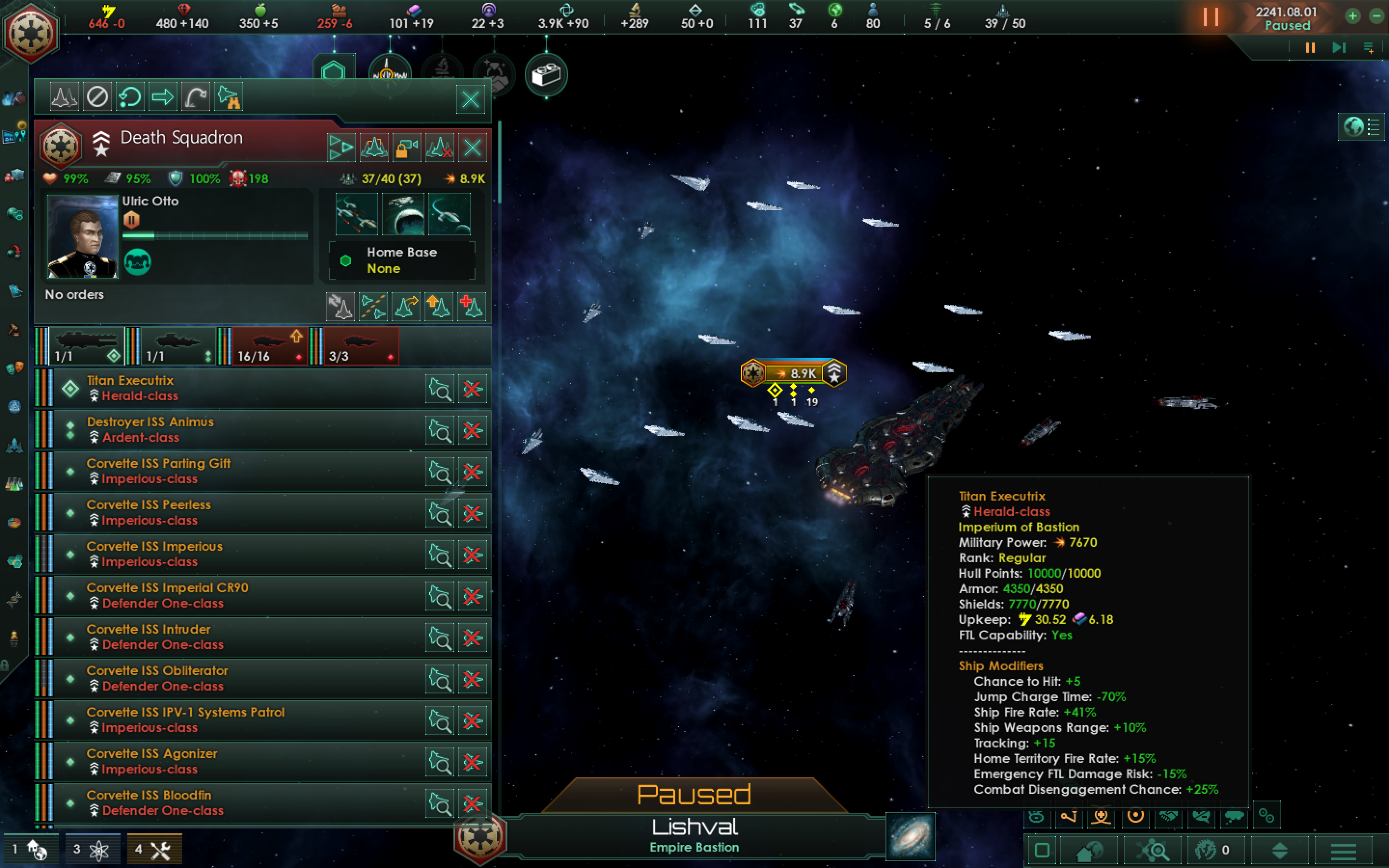Click the cancel orders icon in fleet toolbar
The image size is (1389, 868).
[x=97, y=96]
